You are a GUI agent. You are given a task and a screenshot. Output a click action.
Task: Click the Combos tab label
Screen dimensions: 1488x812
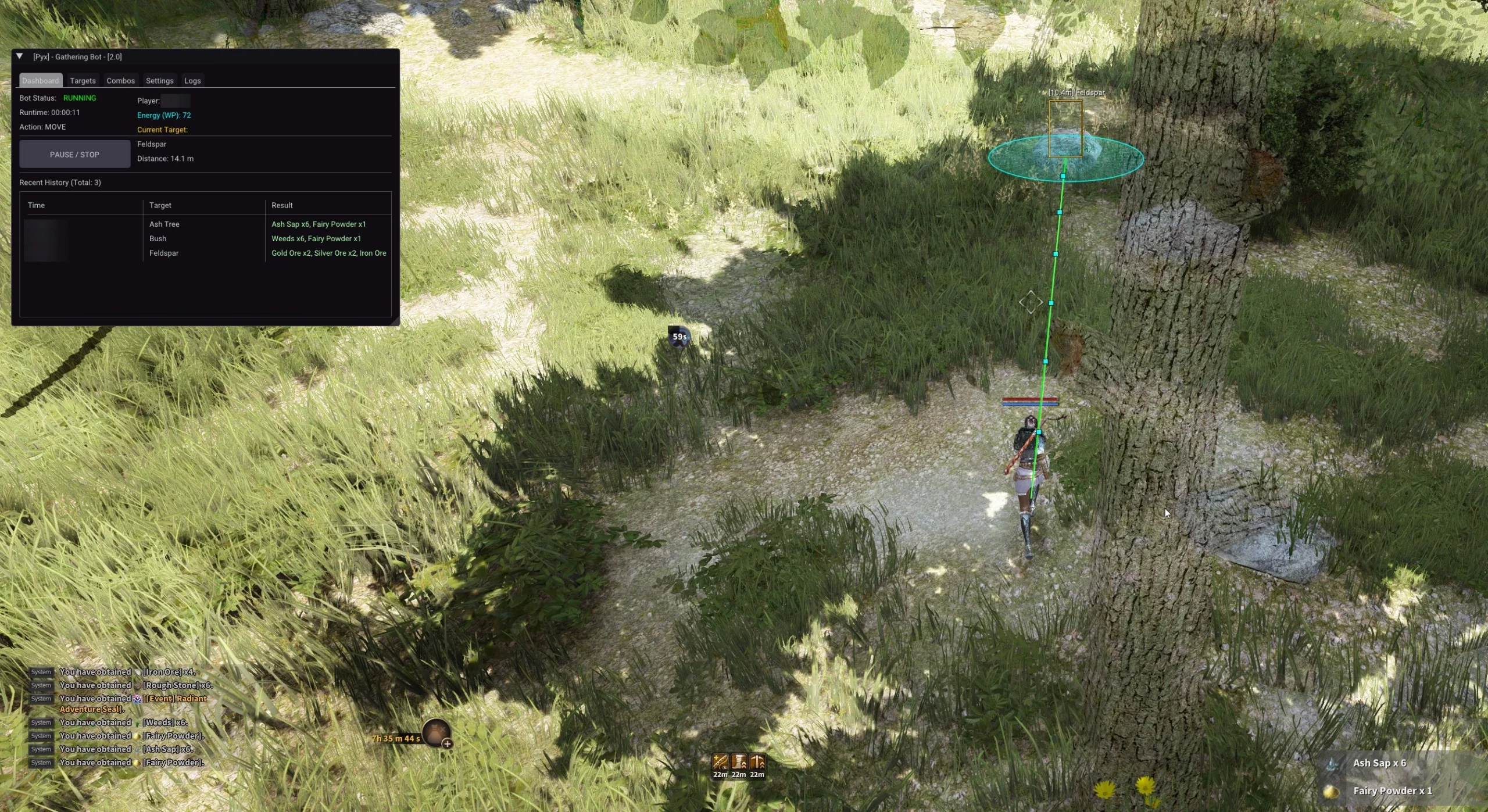tap(120, 80)
